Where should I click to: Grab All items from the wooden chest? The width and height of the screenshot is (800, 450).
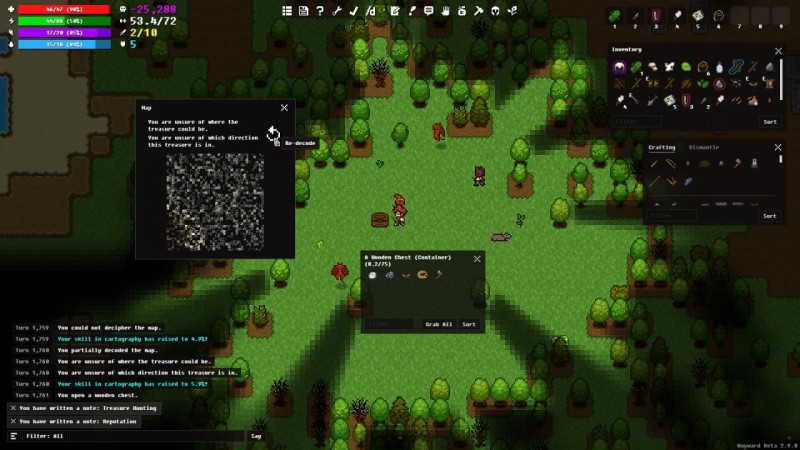click(x=439, y=324)
